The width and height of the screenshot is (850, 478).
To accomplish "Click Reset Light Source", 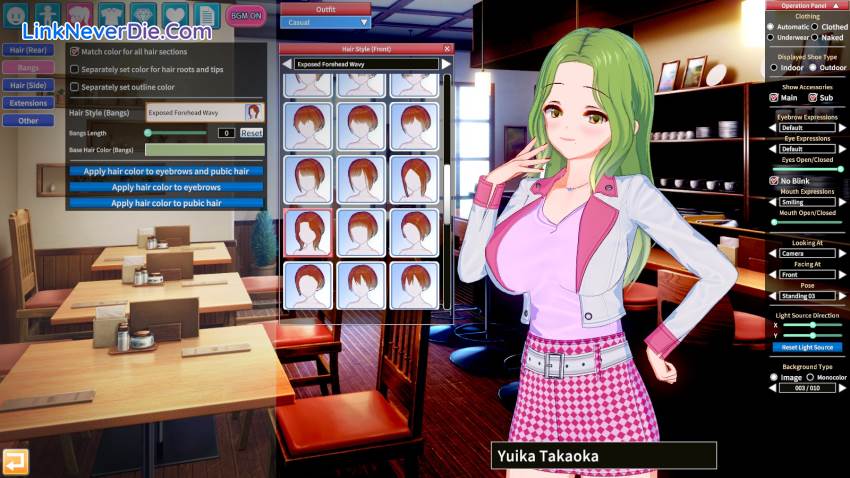I will pyautogui.click(x=806, y=347).
